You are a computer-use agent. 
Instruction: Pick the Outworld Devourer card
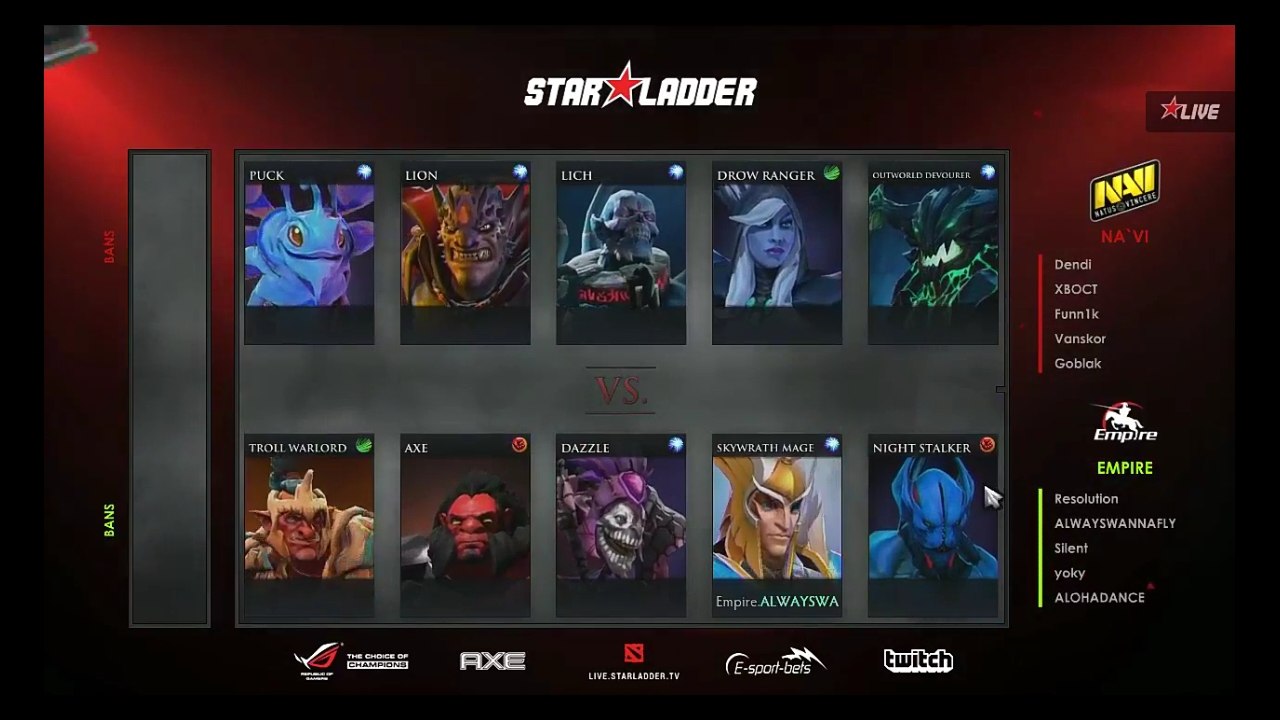click(933, 253)
